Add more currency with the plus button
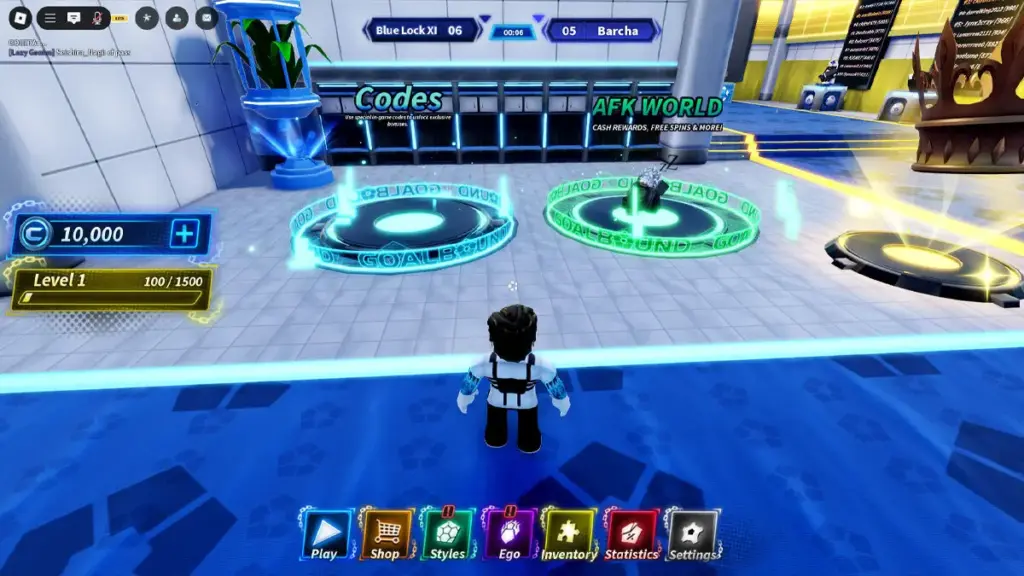1024x576 pixels. pos(185,234)
